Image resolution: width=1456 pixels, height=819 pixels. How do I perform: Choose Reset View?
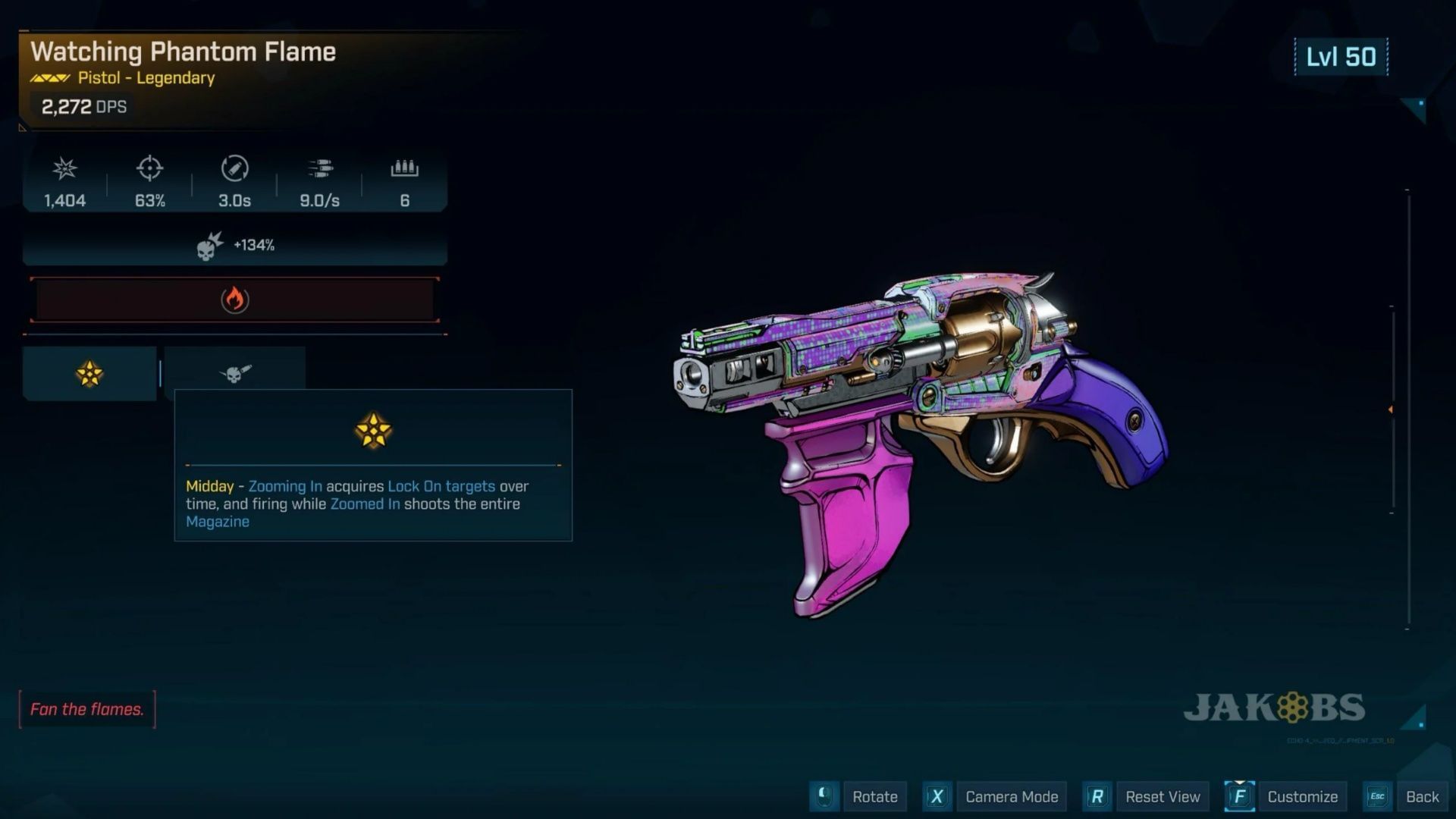[1162, 796]
